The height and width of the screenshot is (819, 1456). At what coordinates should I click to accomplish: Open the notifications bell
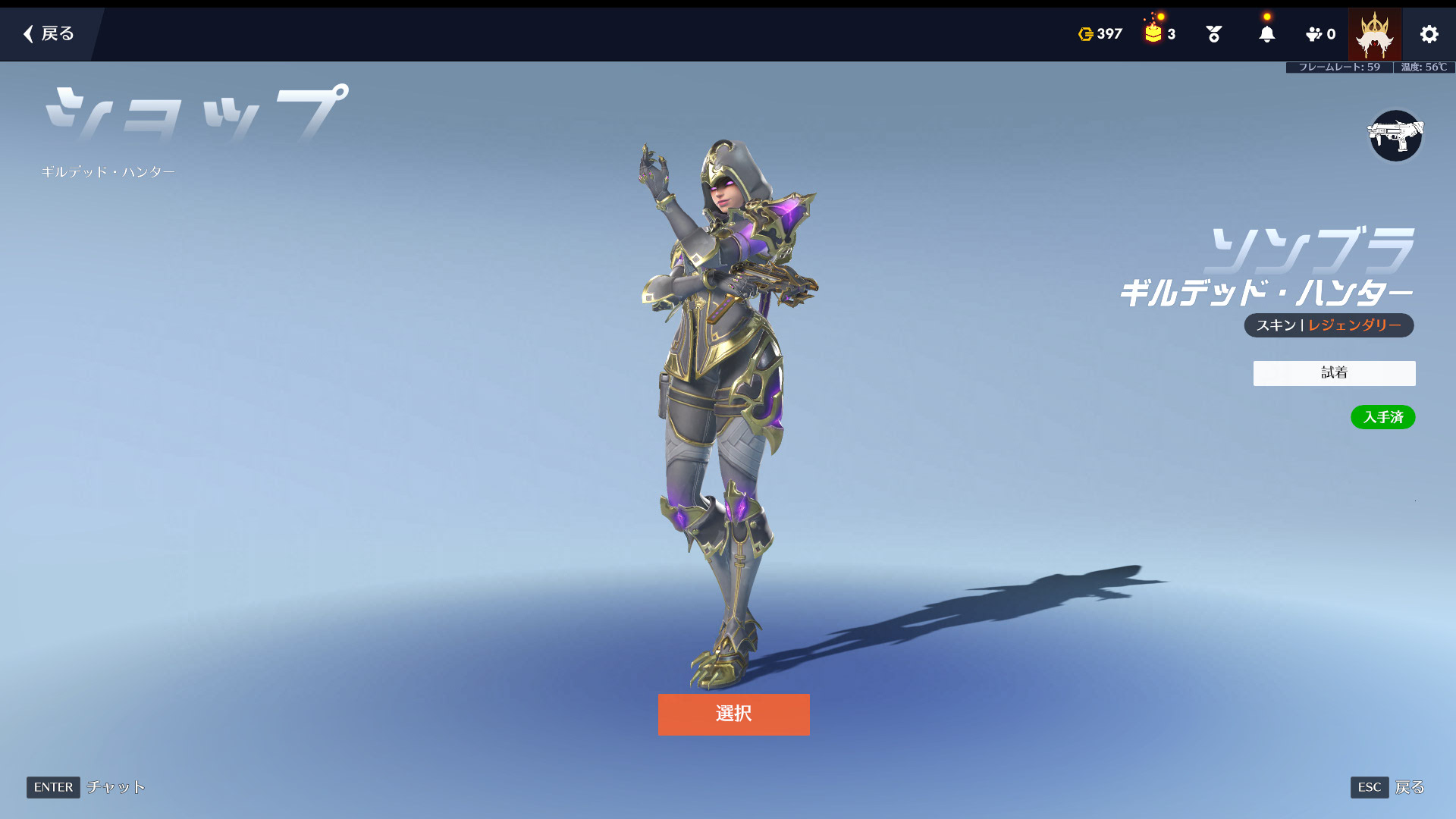1266,34
